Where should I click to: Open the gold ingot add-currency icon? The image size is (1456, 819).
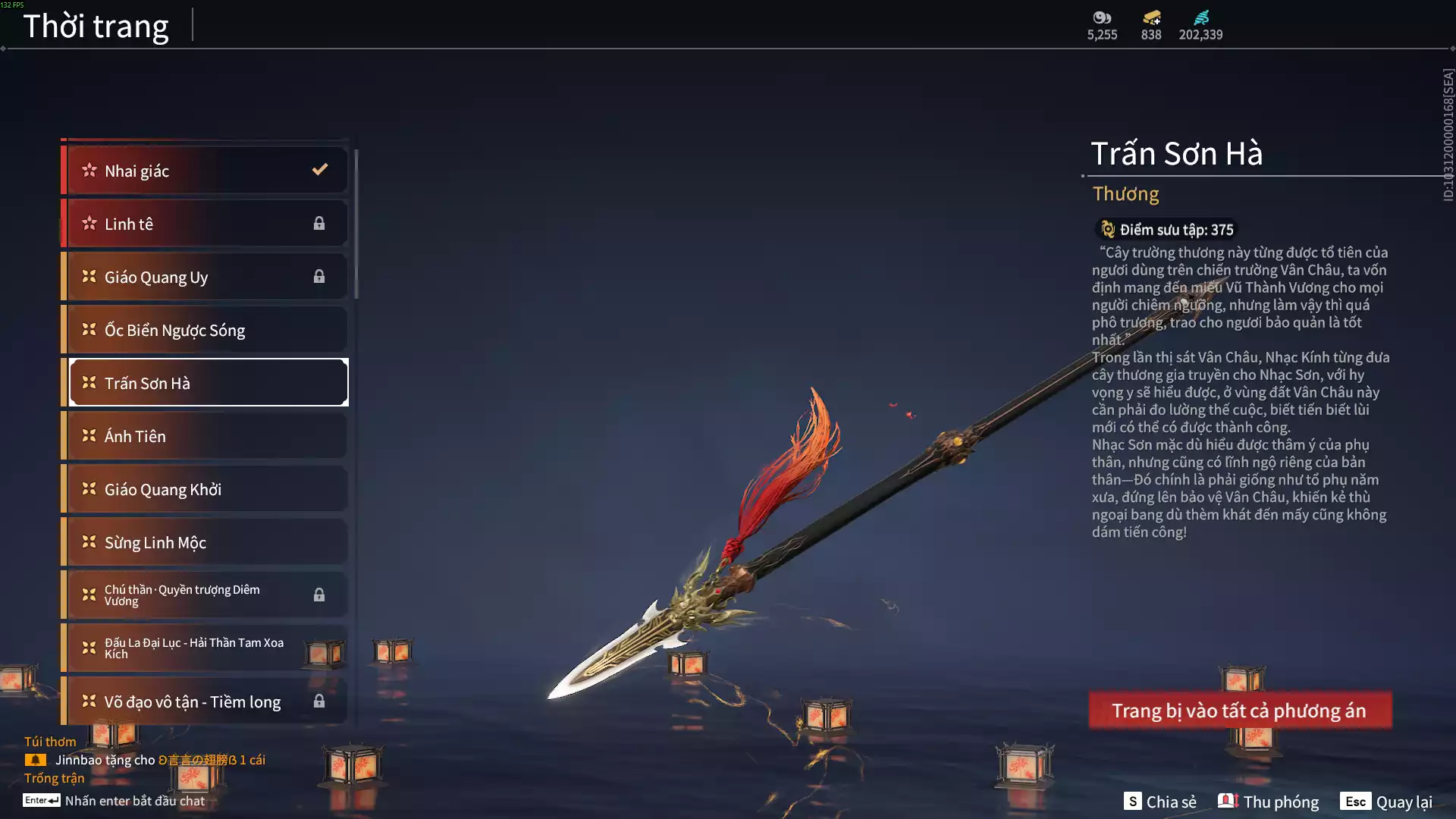[1151, 18]
